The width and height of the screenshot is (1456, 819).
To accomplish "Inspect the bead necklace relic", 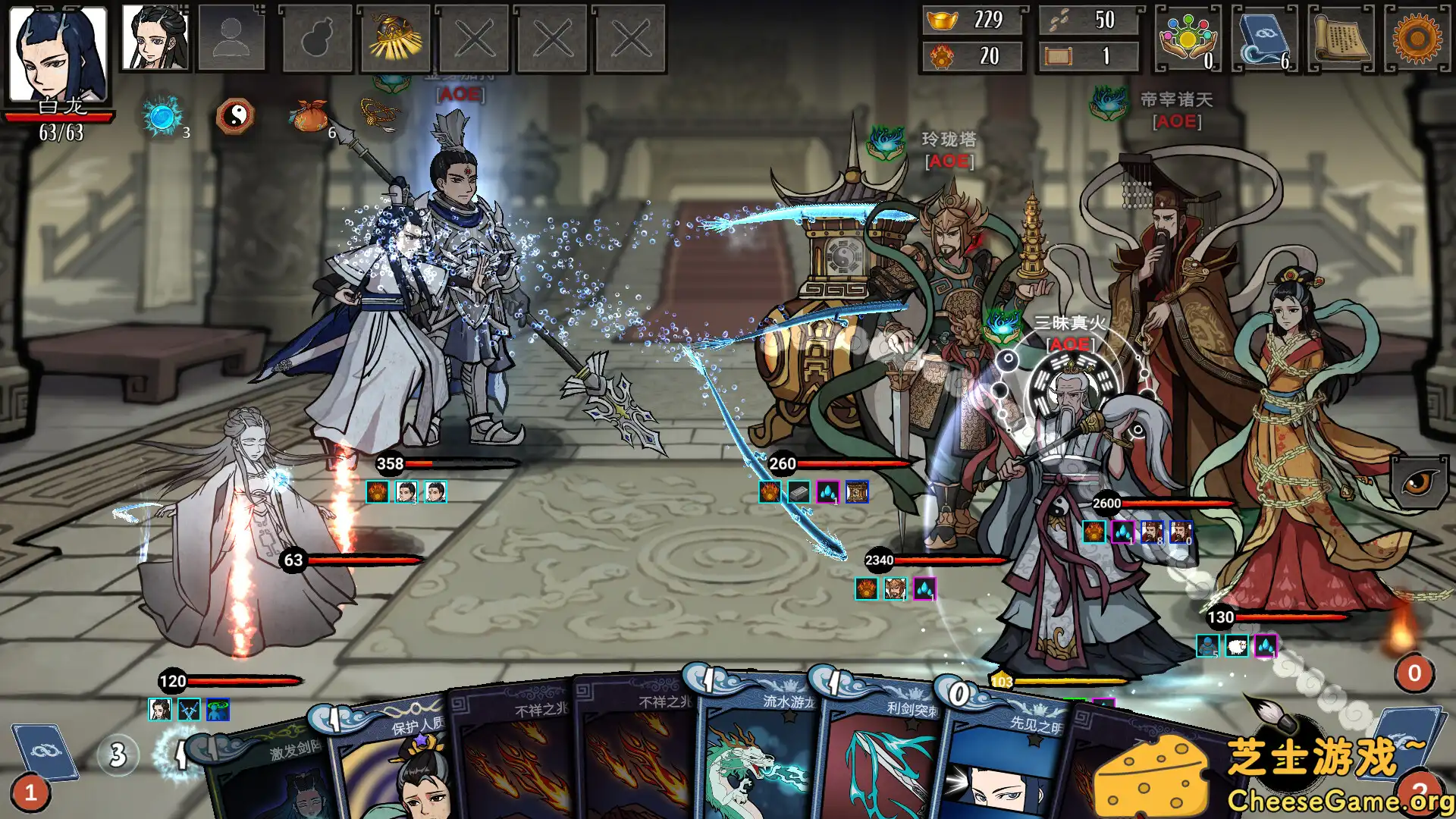I will (x=379, y=115).
